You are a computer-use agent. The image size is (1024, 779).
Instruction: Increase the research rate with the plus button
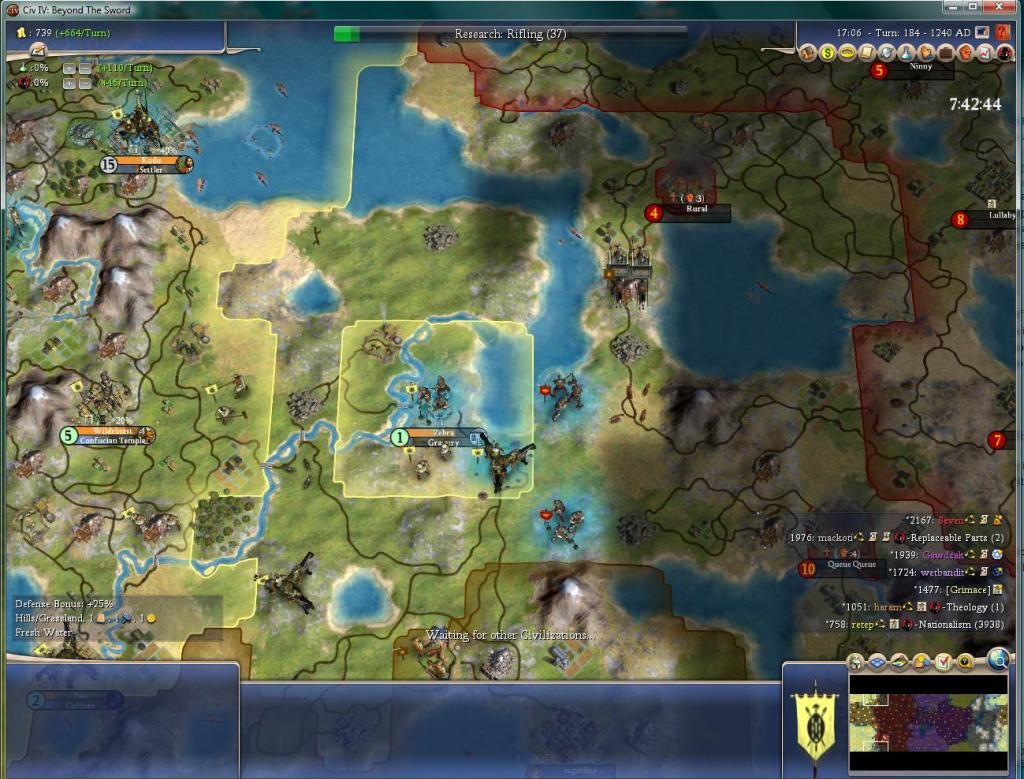tap(68, 68)
